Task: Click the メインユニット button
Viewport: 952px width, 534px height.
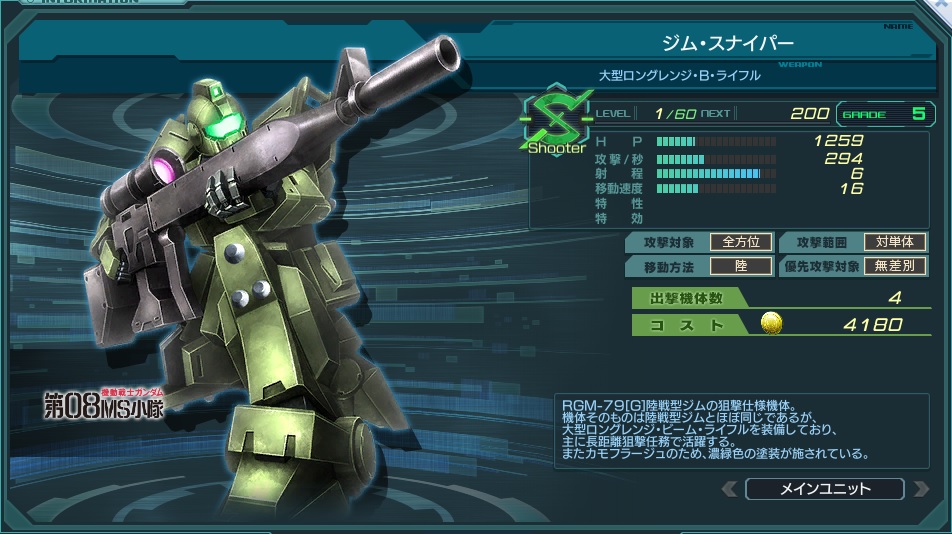Action: (x=825, y=489)
